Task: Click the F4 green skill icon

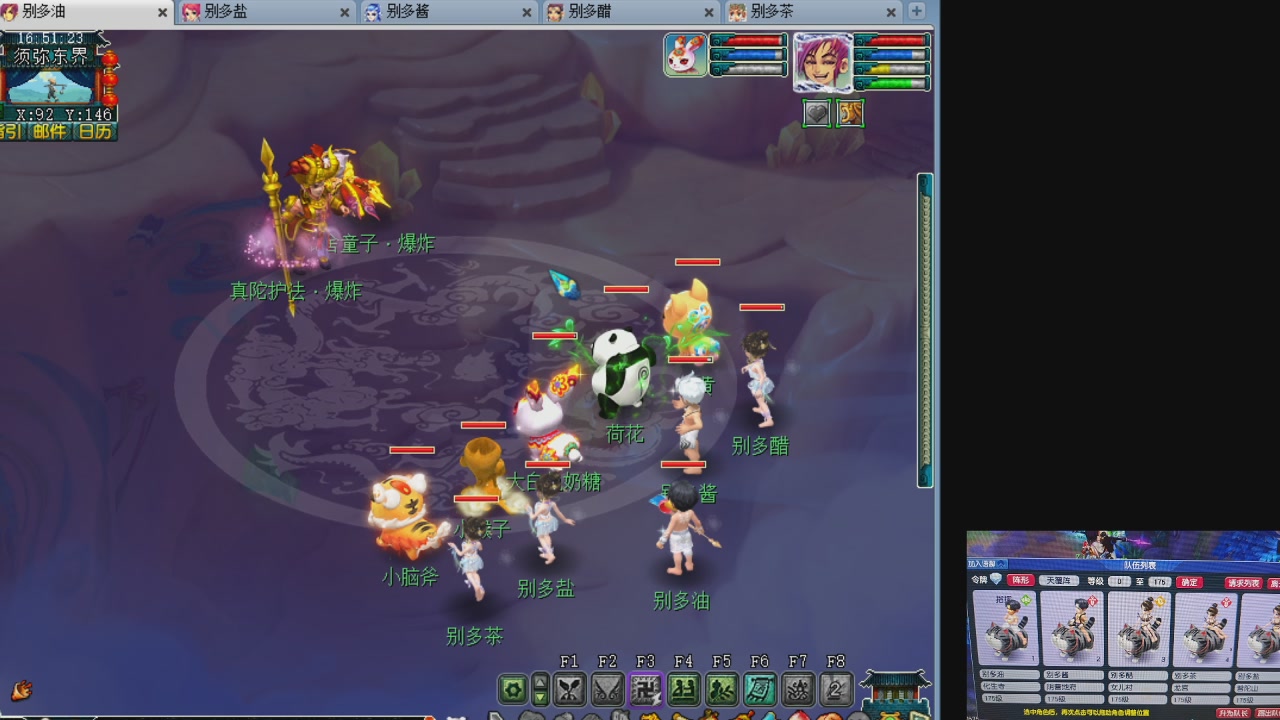Action: 683,687
